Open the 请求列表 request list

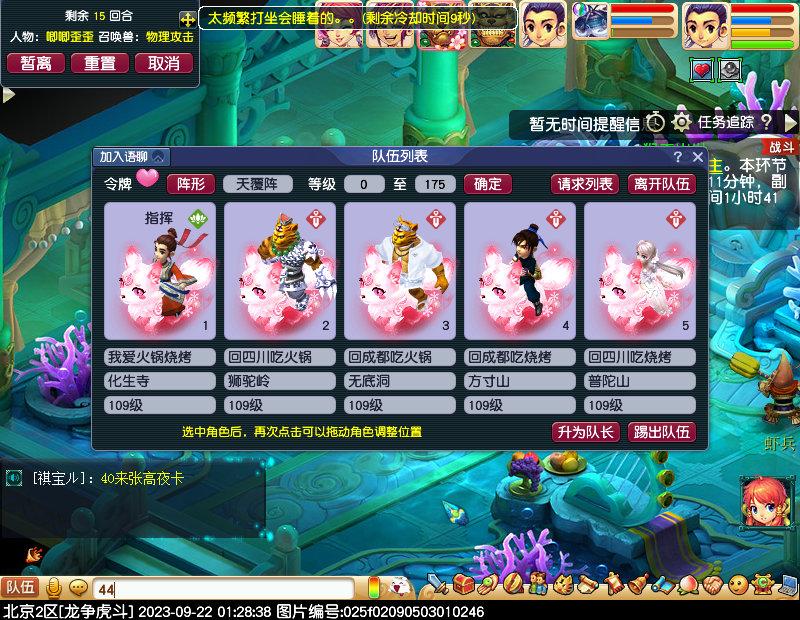pyautogui.click(x=585, y=184)
